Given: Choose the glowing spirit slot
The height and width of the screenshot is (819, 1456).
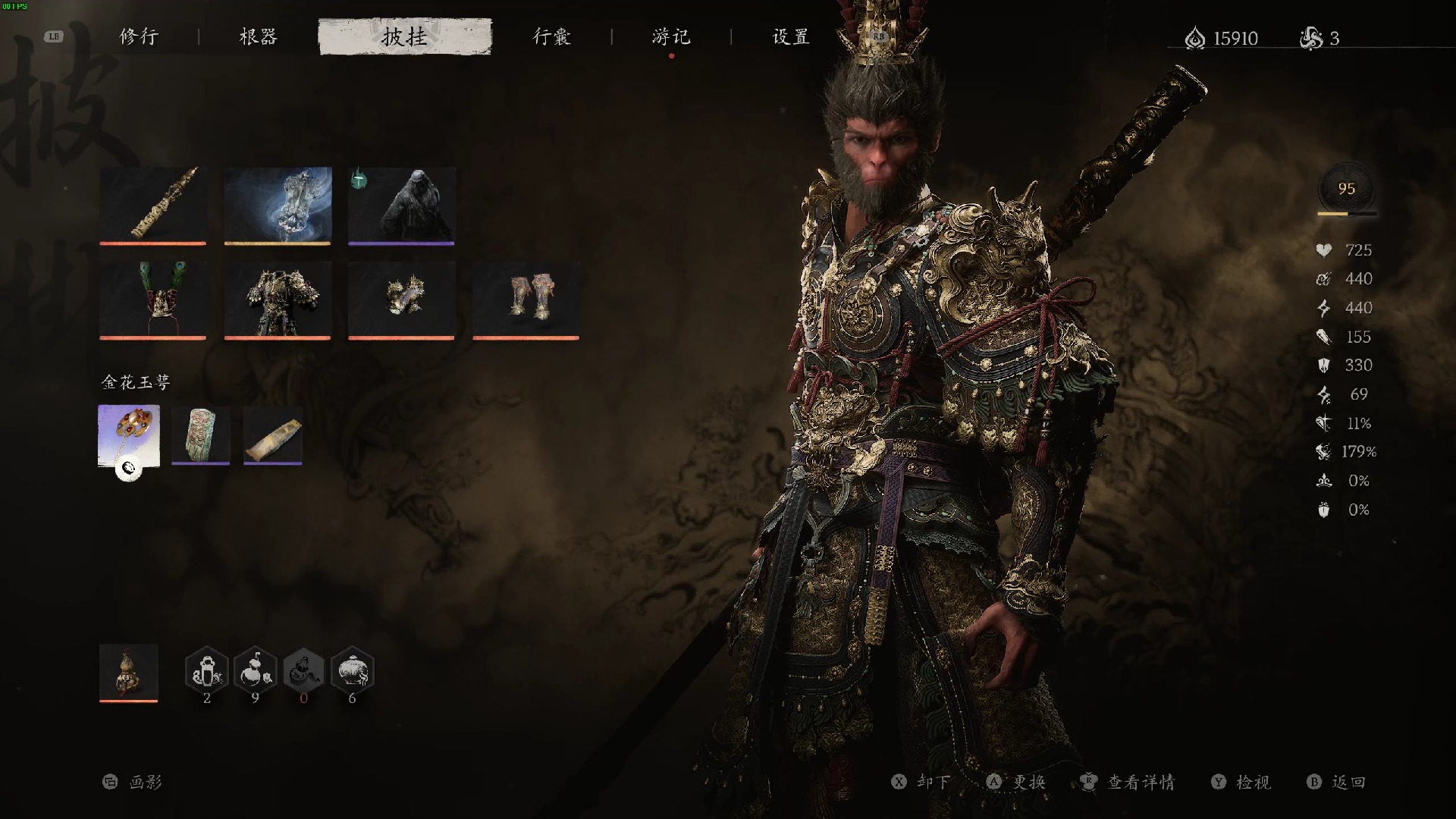Looking at the screenshot, I should (x=278, y=205).
